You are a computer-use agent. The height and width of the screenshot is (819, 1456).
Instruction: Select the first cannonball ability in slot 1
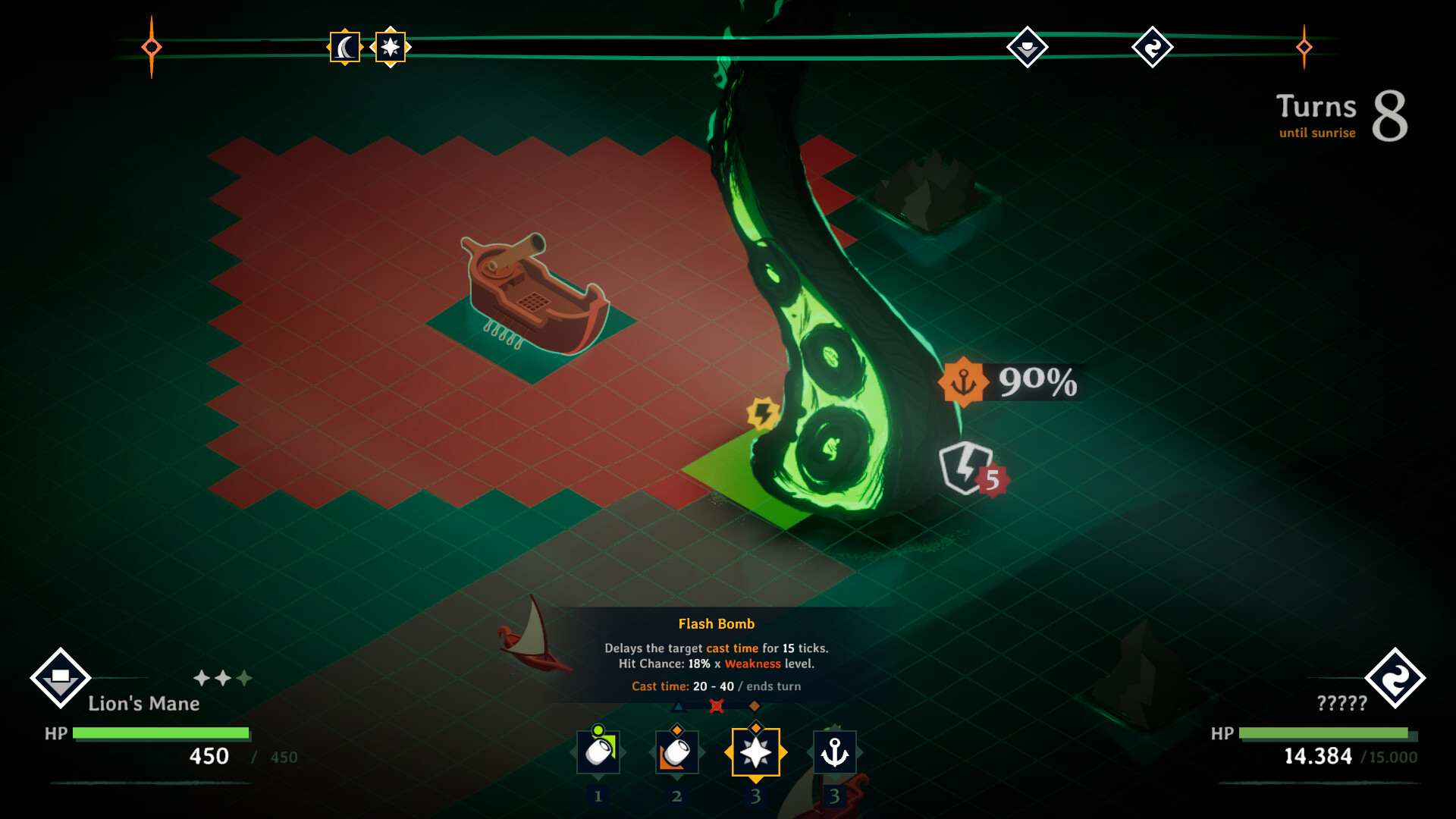point(598,752)
